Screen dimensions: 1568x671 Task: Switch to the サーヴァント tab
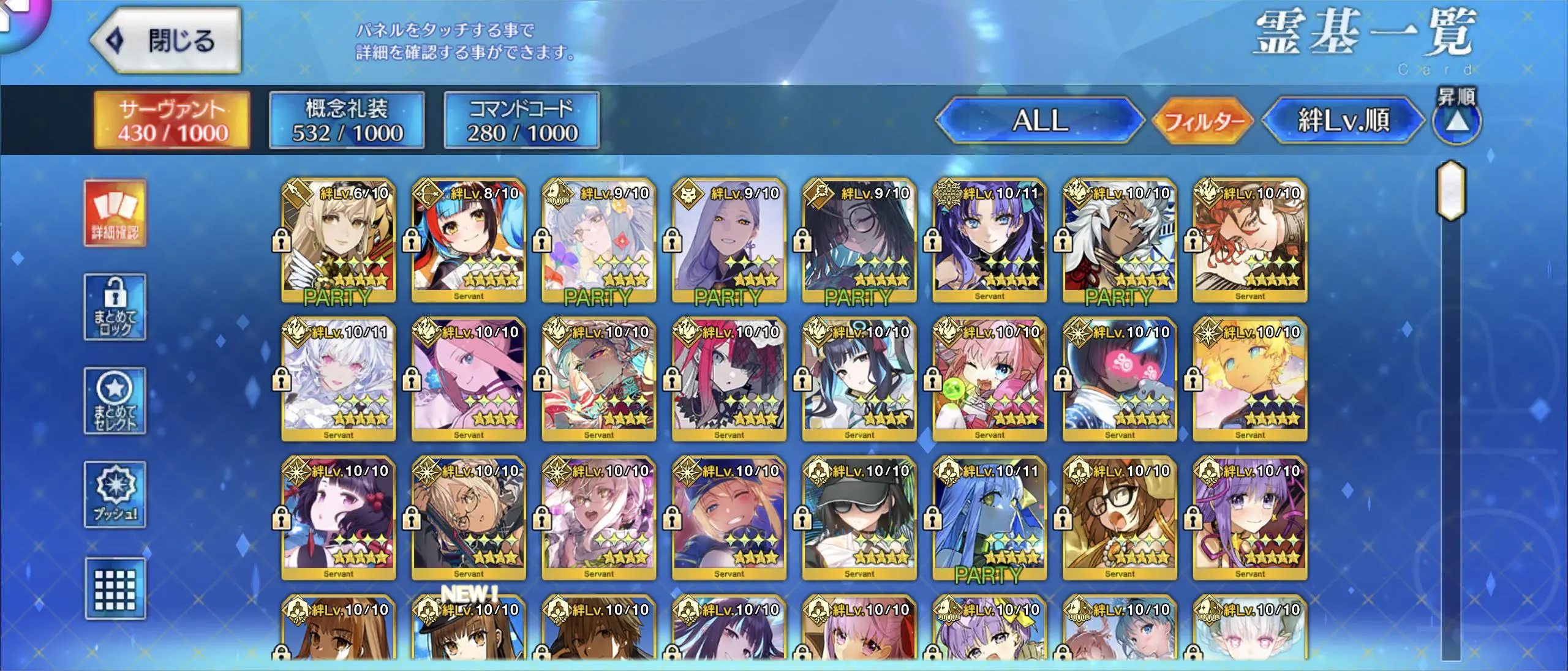(172, 121)
